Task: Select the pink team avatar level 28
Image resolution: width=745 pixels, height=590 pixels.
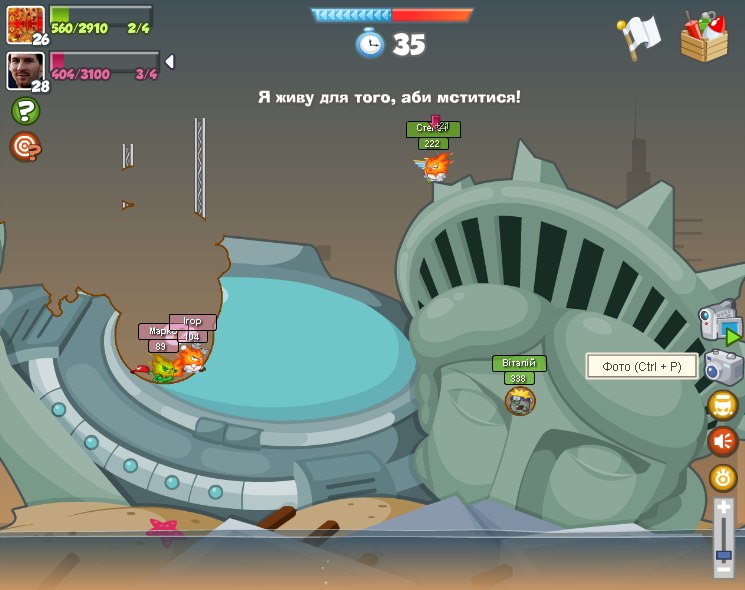Action: click(x=25, y=70)
